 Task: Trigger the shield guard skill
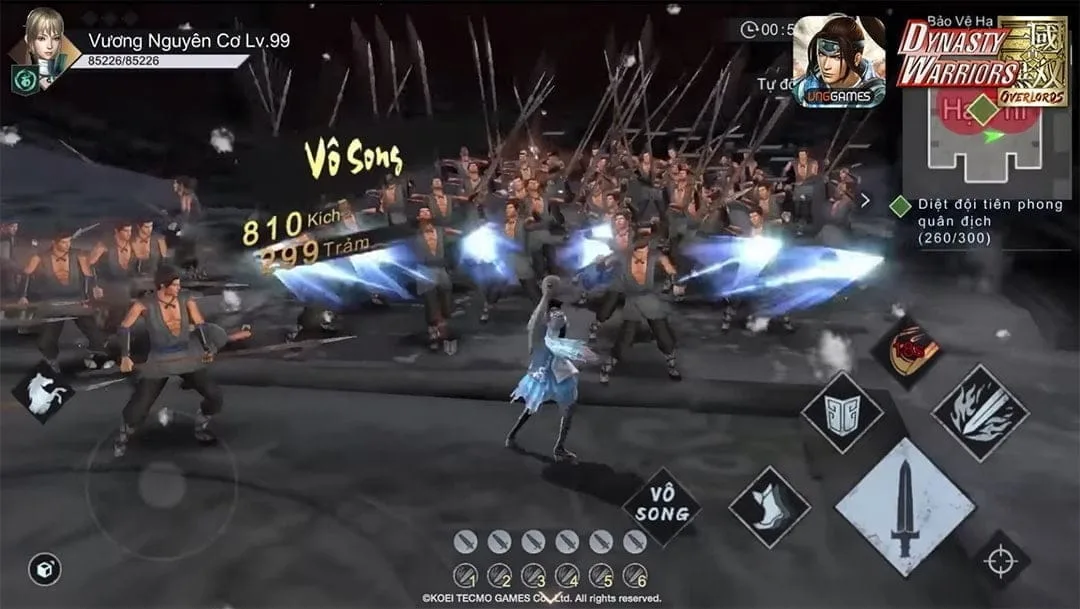click(842, 412)
